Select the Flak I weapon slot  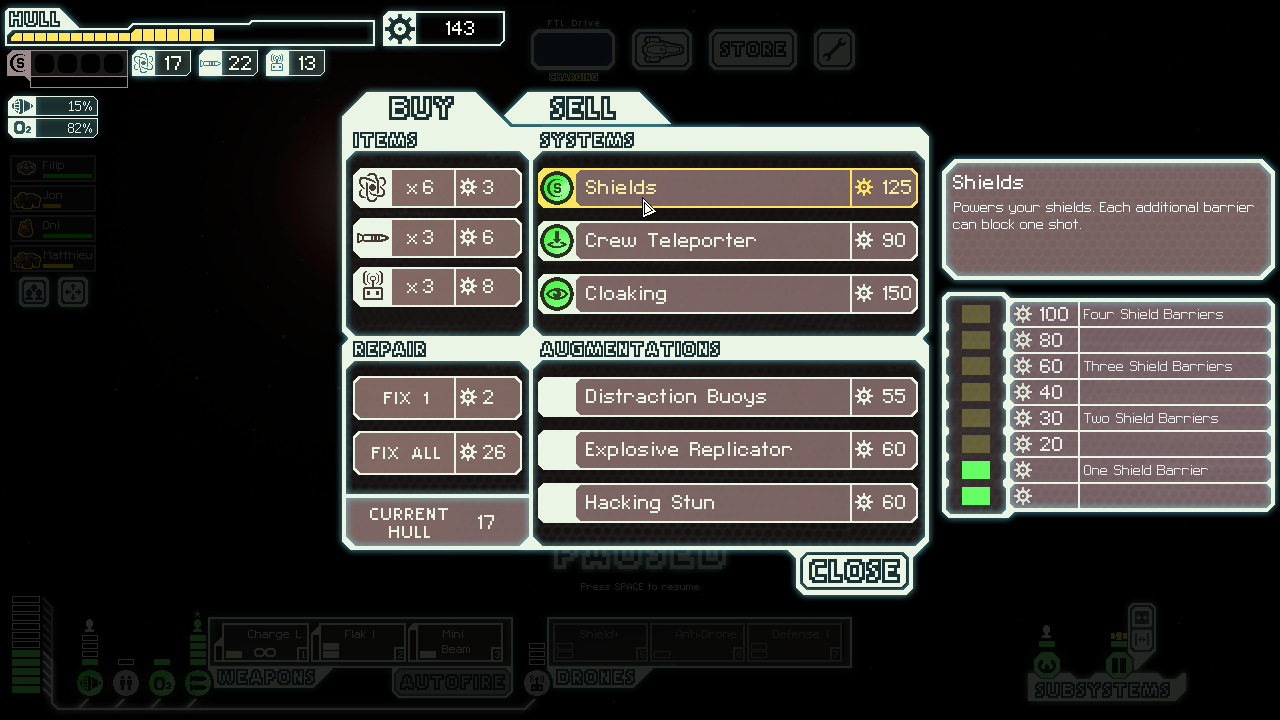(x=360, y=642)
